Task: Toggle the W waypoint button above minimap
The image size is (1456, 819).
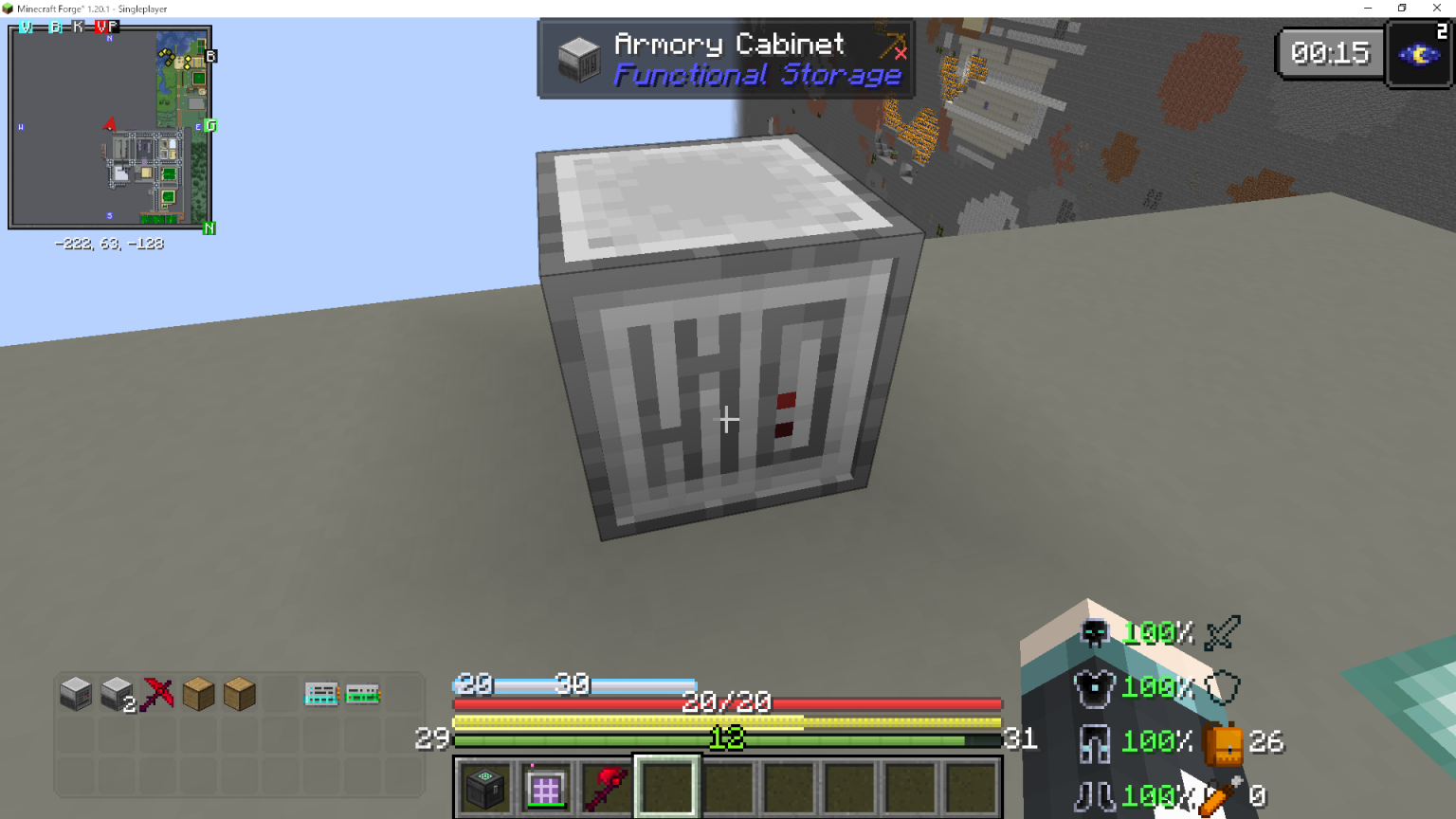Action: [x=26, y=27]
